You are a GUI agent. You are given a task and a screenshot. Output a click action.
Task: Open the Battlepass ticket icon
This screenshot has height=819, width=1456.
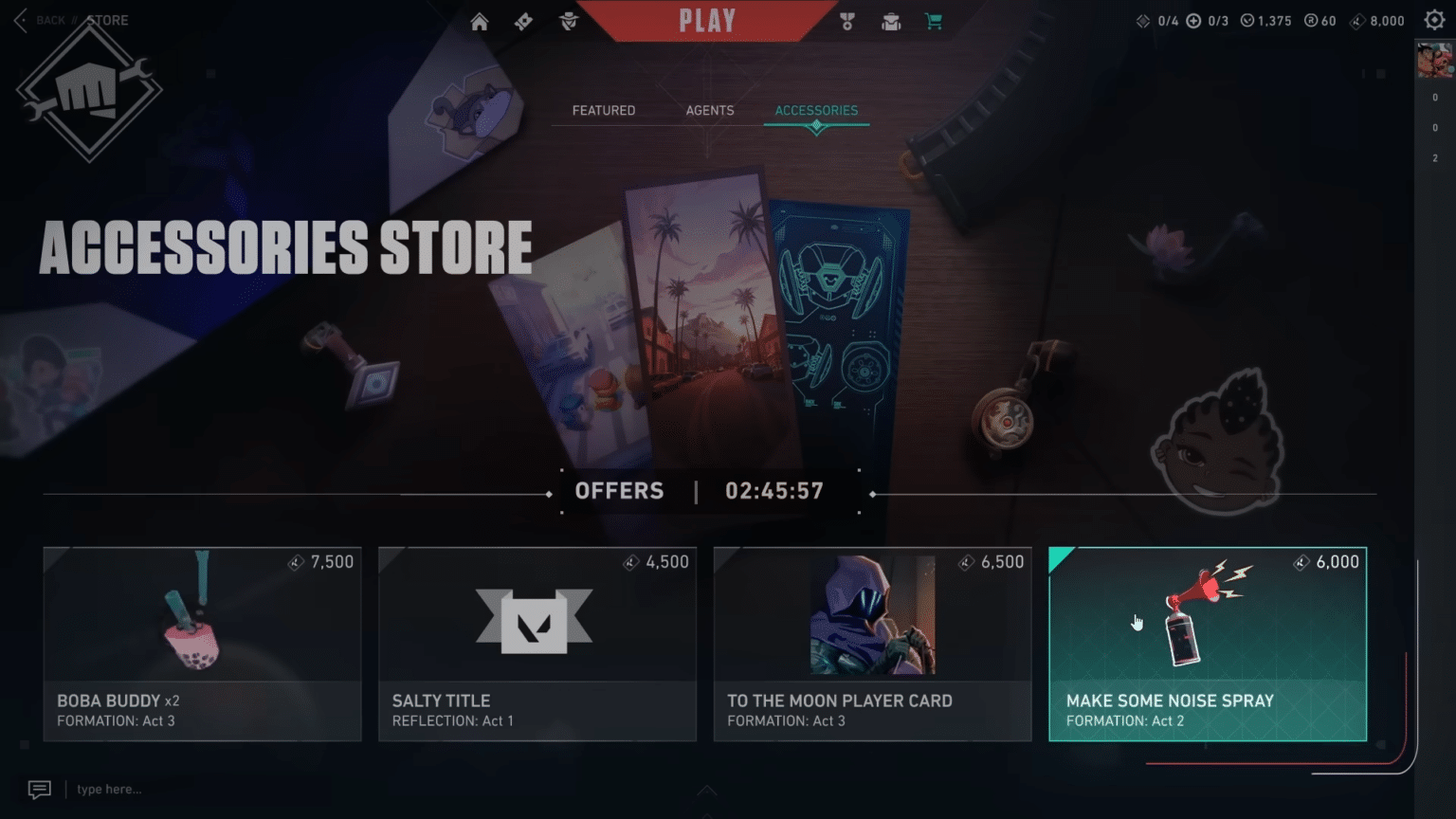point(522,21)
